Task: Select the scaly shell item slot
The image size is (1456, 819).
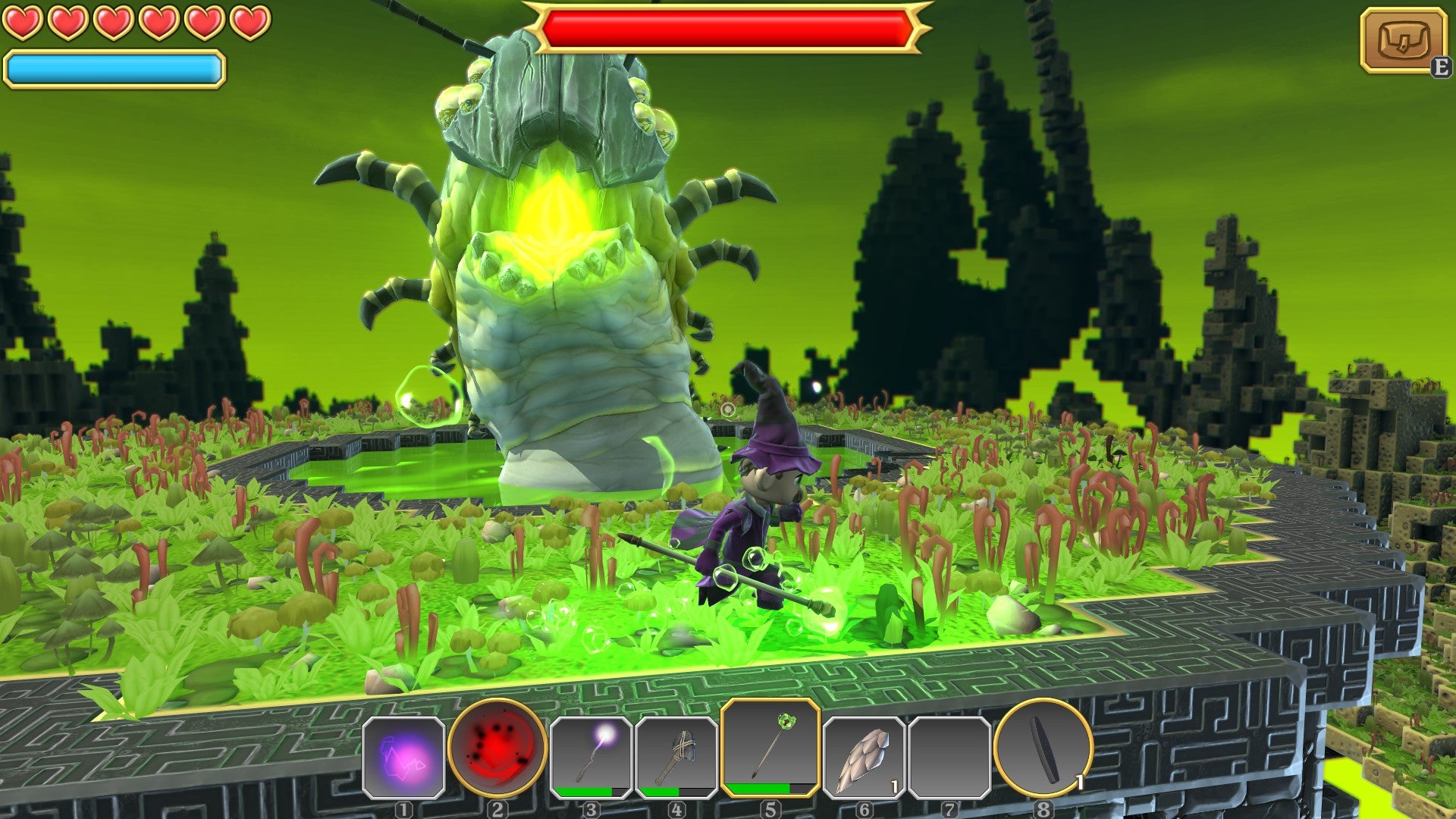Action: (864, 757)
